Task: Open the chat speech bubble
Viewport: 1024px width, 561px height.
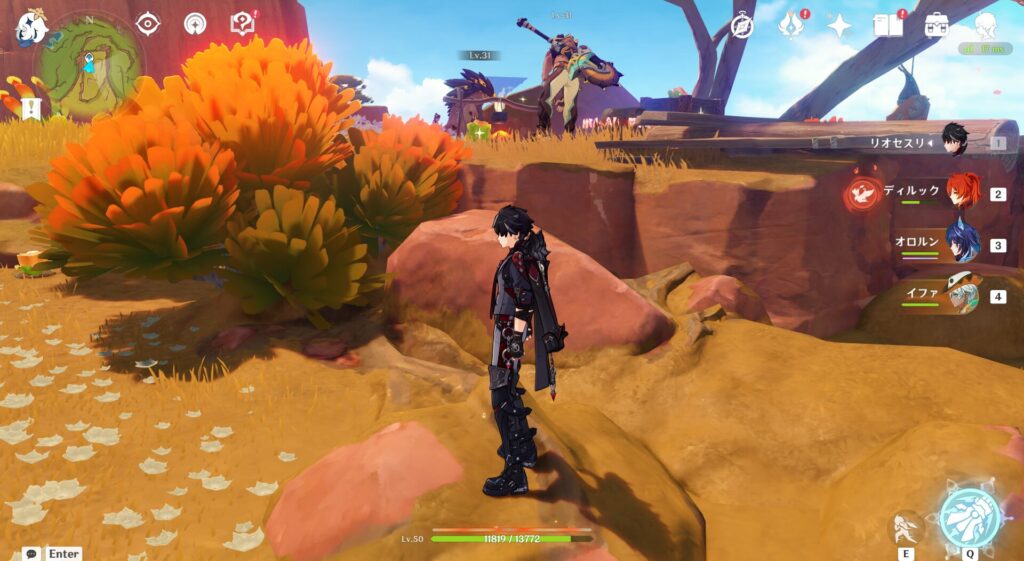Action: (x=31, y=553)
